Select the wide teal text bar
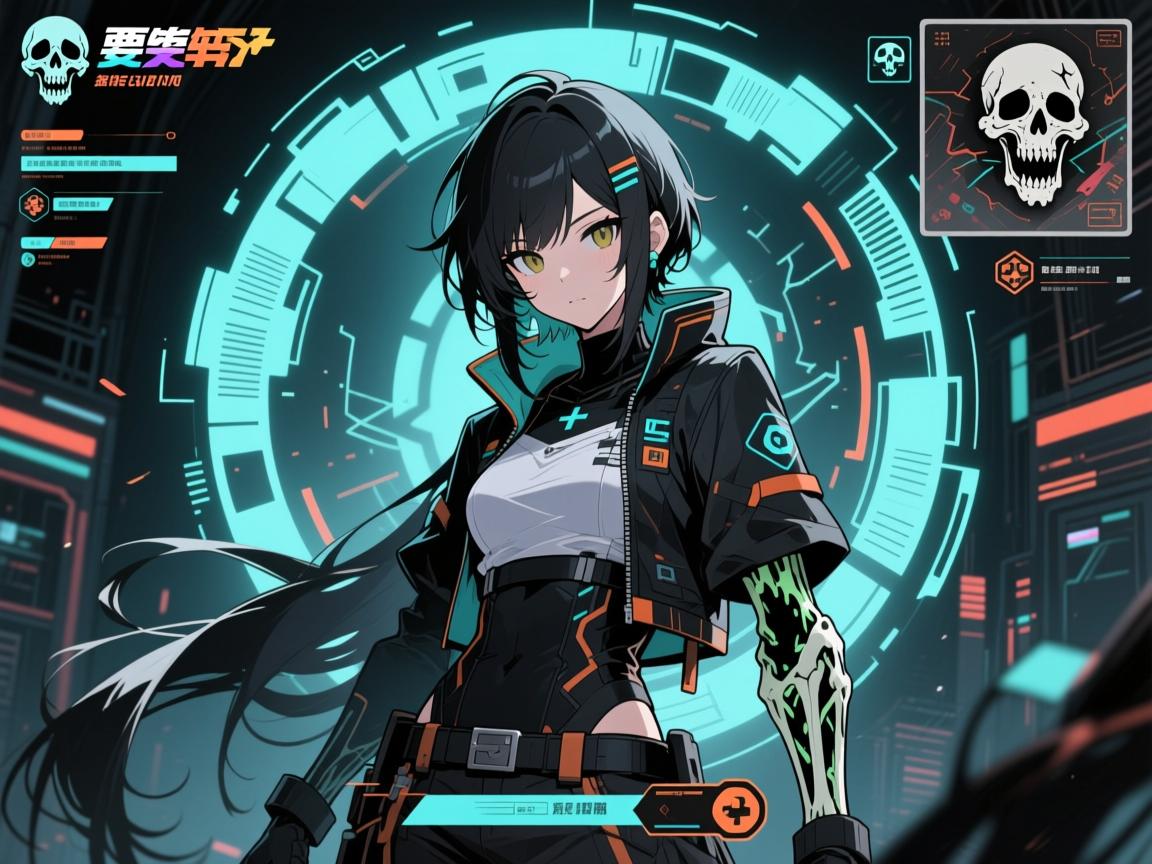Image resolution: width=1152 pixels, height=864 pixels. click(98, 164)
